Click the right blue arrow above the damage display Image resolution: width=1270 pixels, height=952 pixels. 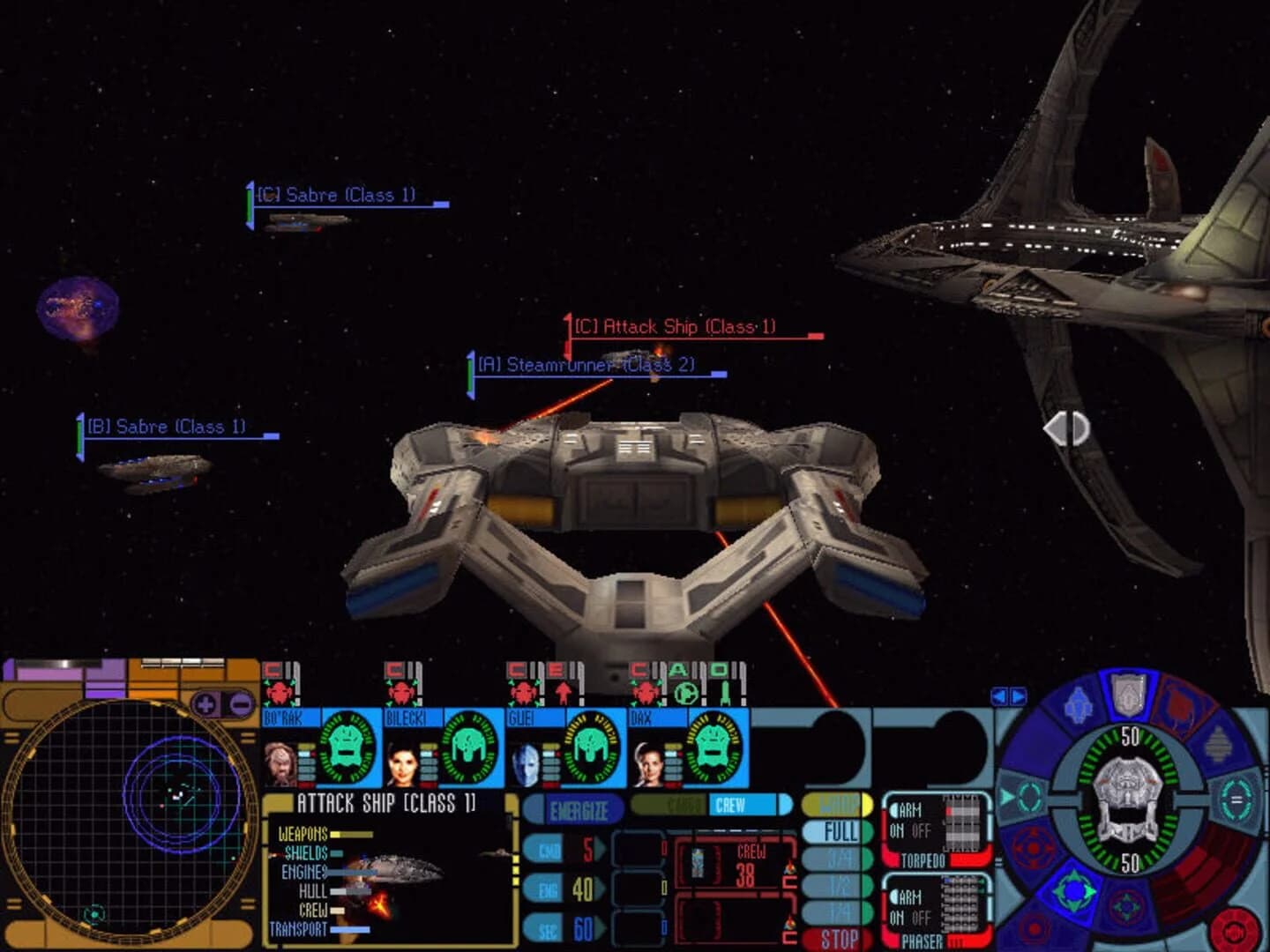pos(1017,695)
